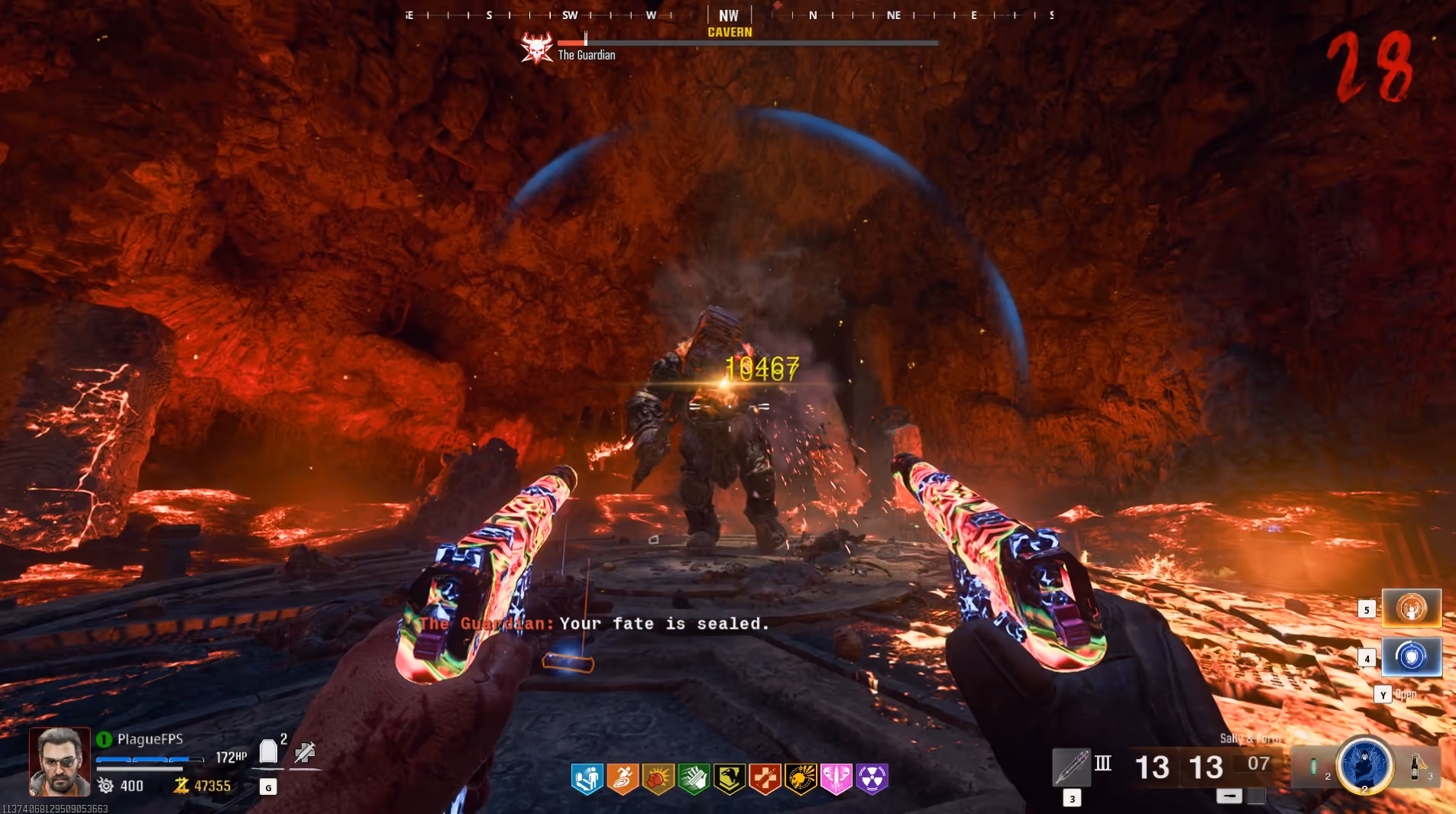Select the green tactical equipment slot

[1313, 766]
